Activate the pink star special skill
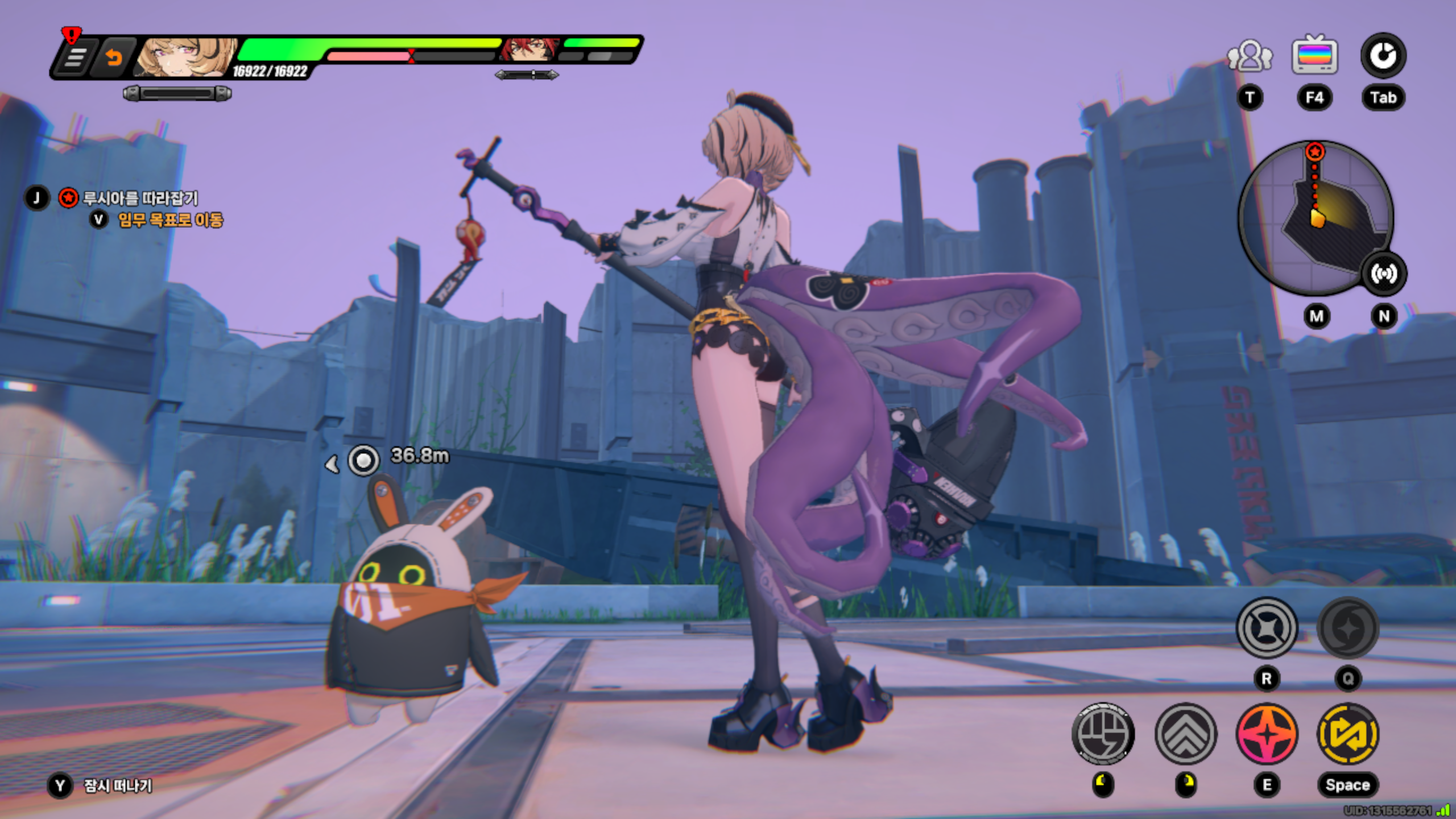1456x819 pixels. coord(1267,734)
